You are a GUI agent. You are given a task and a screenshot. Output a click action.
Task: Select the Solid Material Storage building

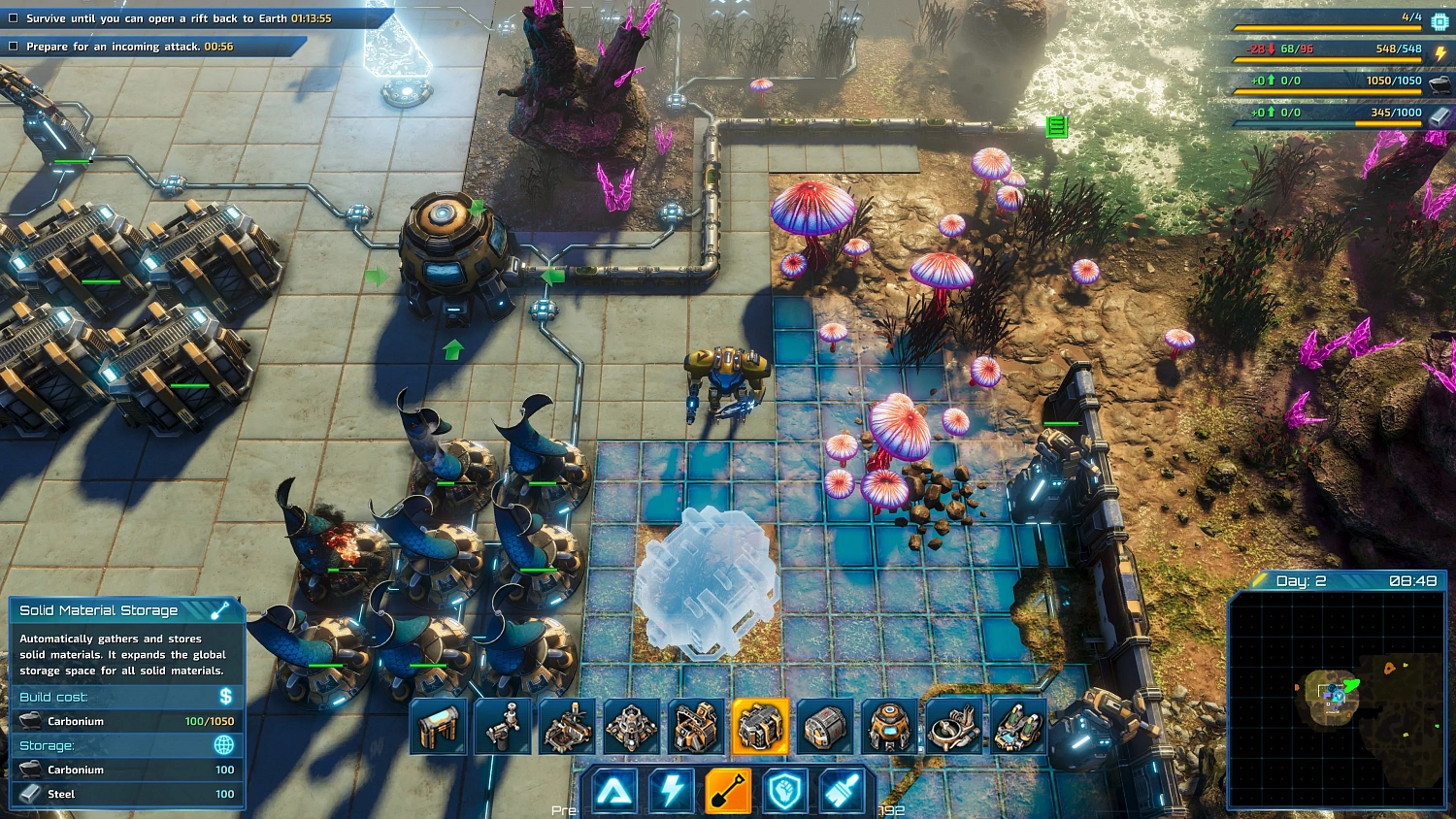click(x=760, y=726)
